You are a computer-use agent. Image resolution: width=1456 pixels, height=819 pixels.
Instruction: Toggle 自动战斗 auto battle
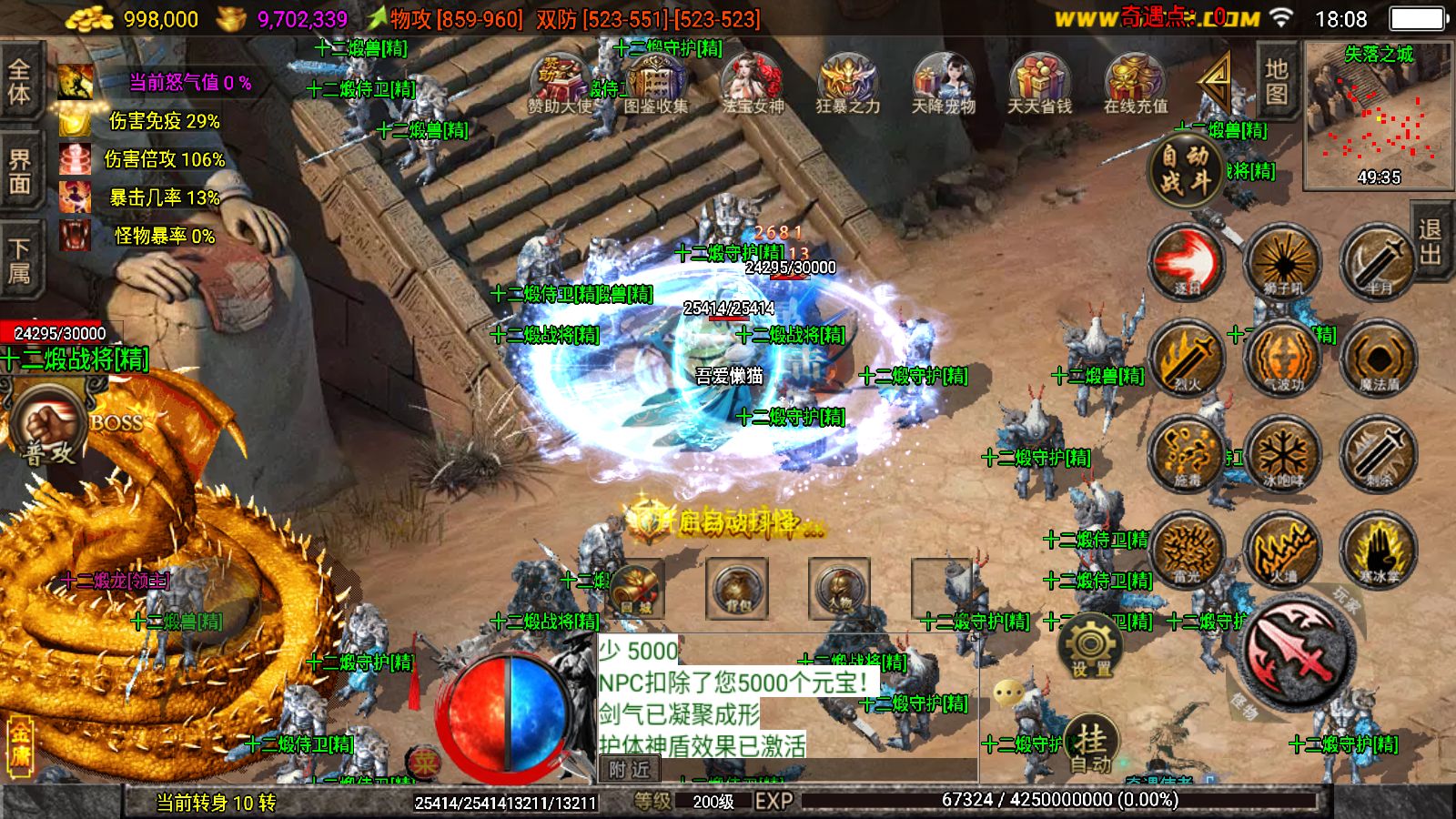coord(1185,169)
